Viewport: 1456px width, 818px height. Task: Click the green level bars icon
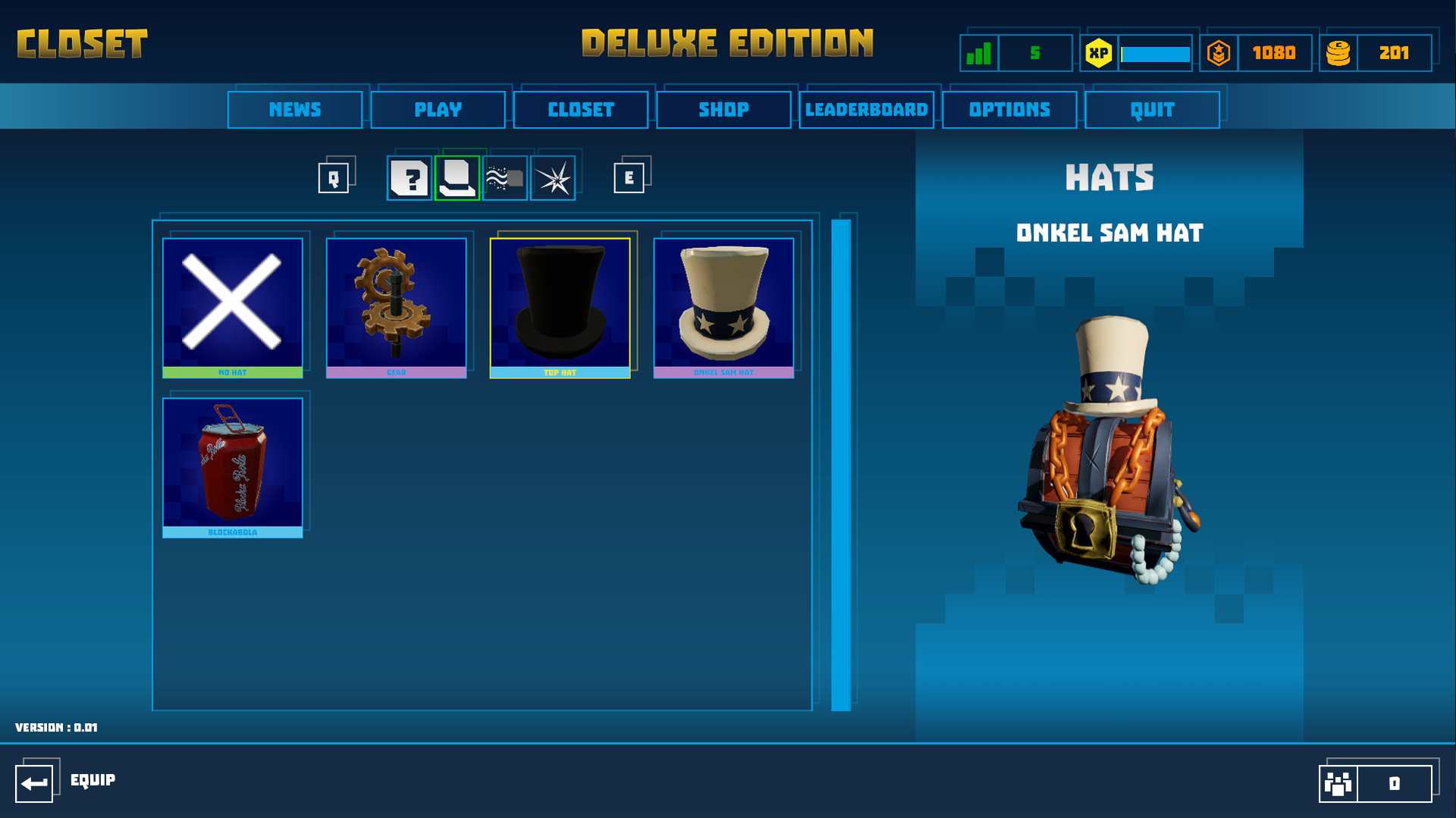[x=980, y=52]
